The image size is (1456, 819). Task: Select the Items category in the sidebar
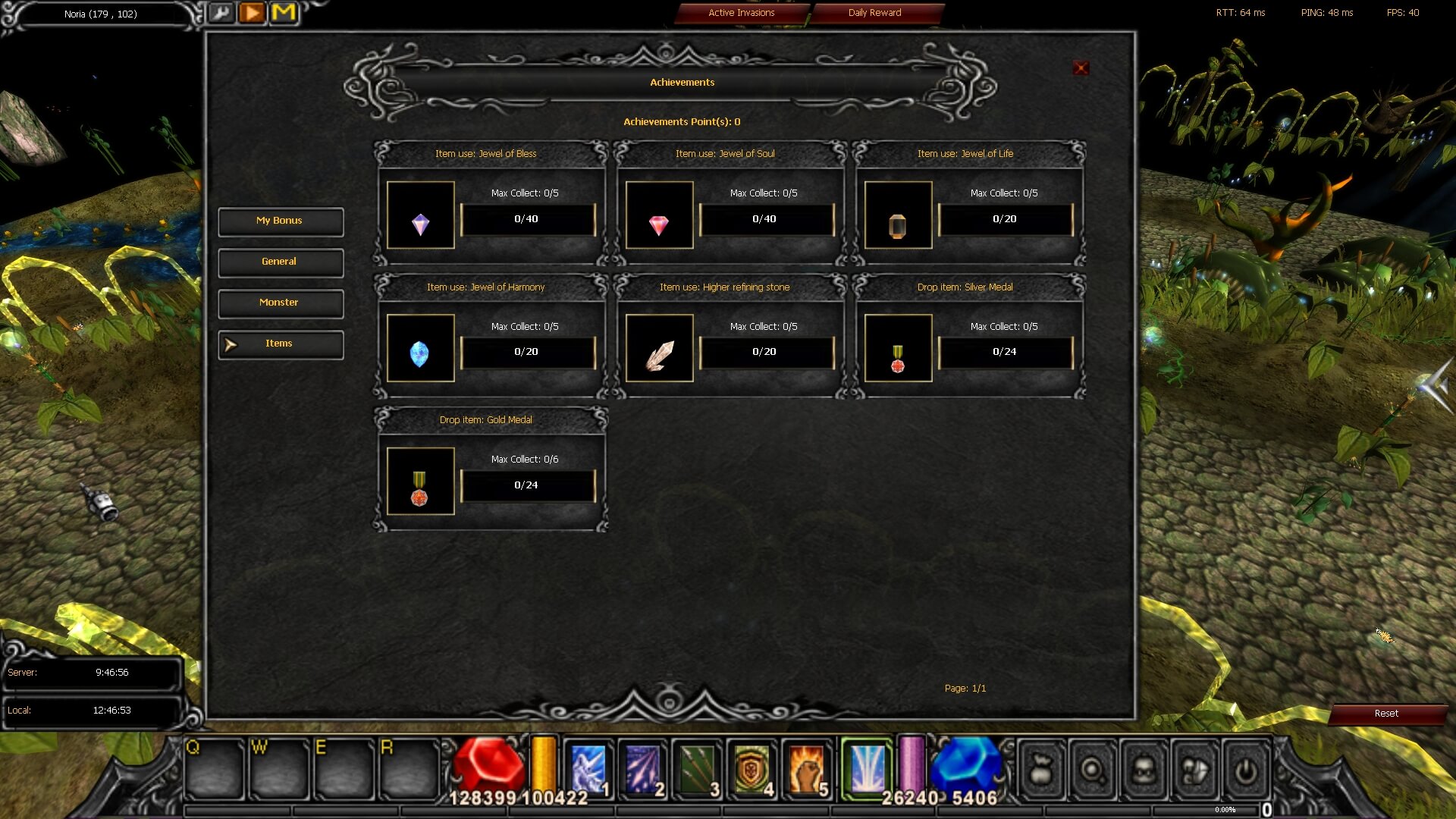click(x=280, y=344)
